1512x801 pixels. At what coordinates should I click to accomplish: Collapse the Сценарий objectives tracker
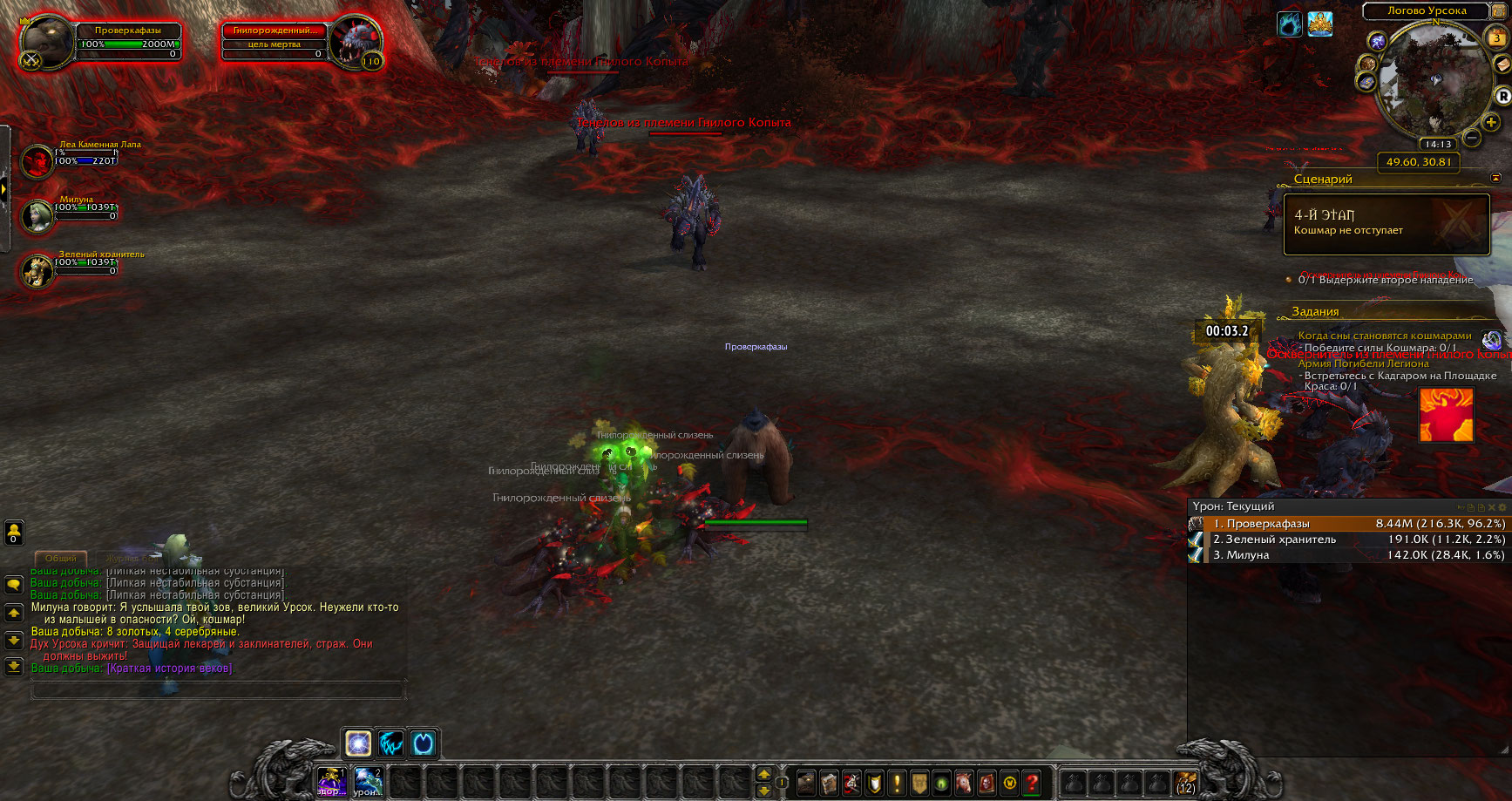coord(1496,178)
